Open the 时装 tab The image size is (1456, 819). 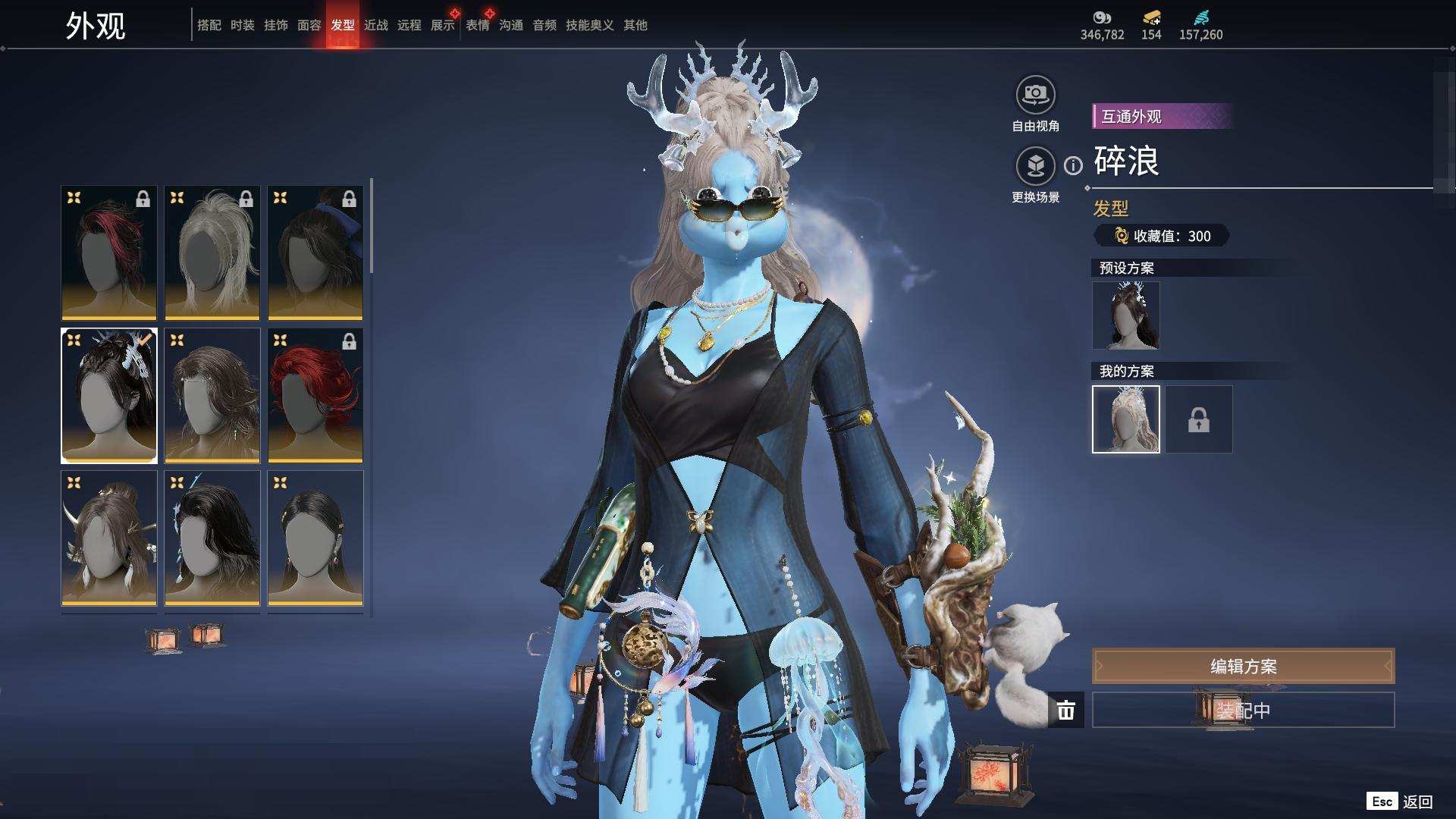(242, 25)
